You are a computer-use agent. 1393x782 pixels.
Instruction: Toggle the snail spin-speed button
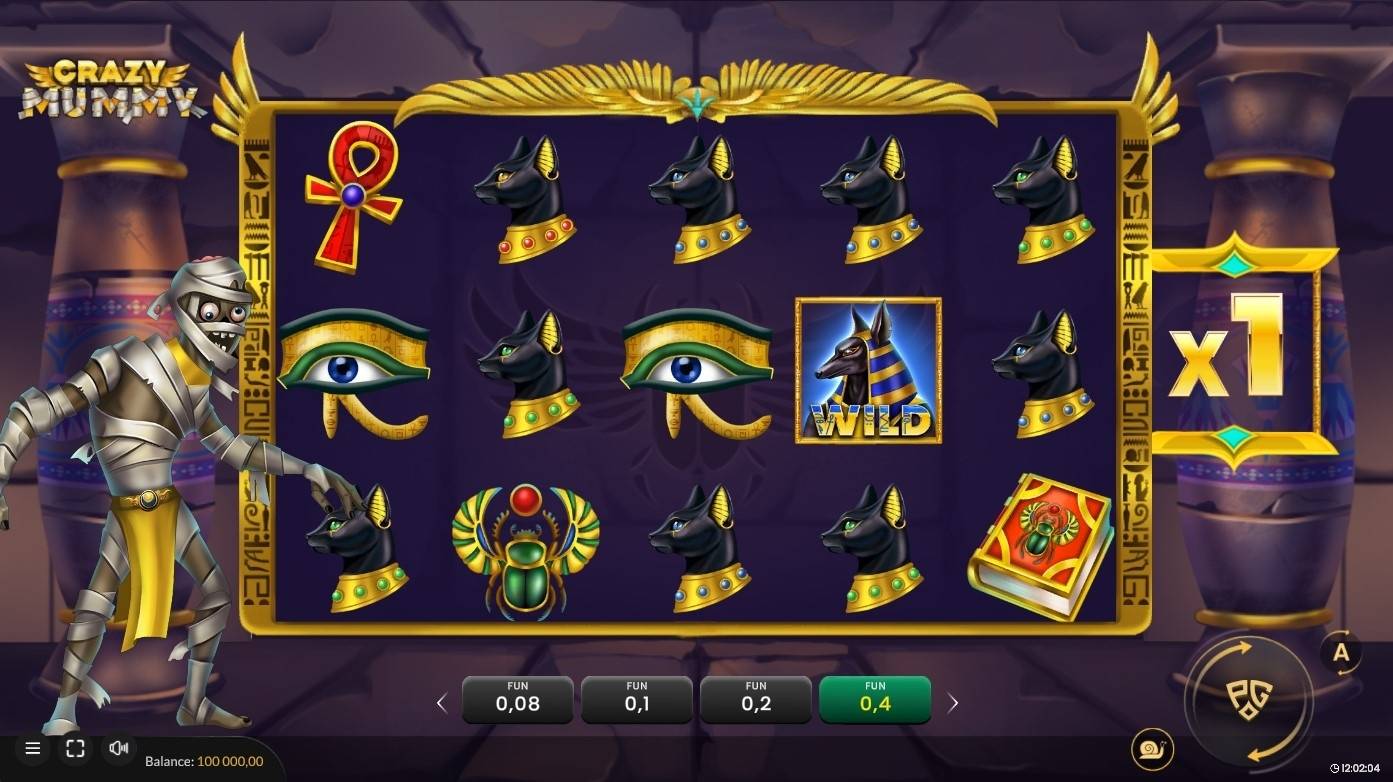1153,748
